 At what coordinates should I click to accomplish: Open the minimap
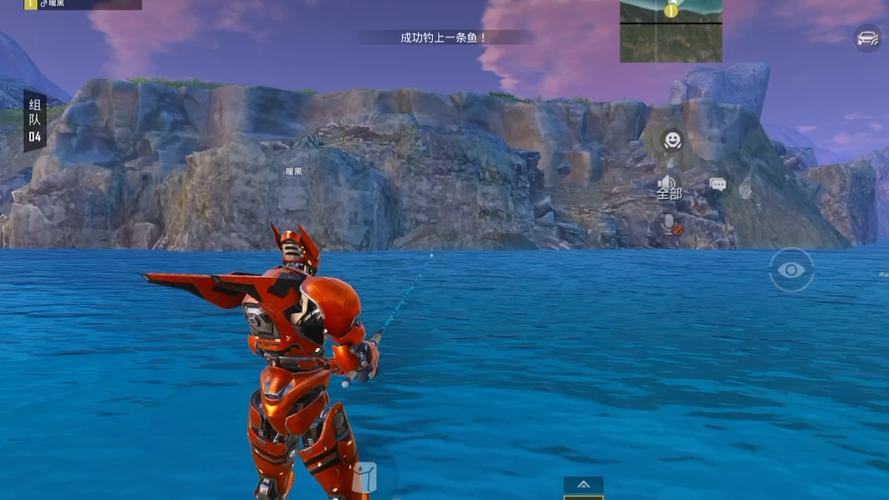click(x=670, y=31)
